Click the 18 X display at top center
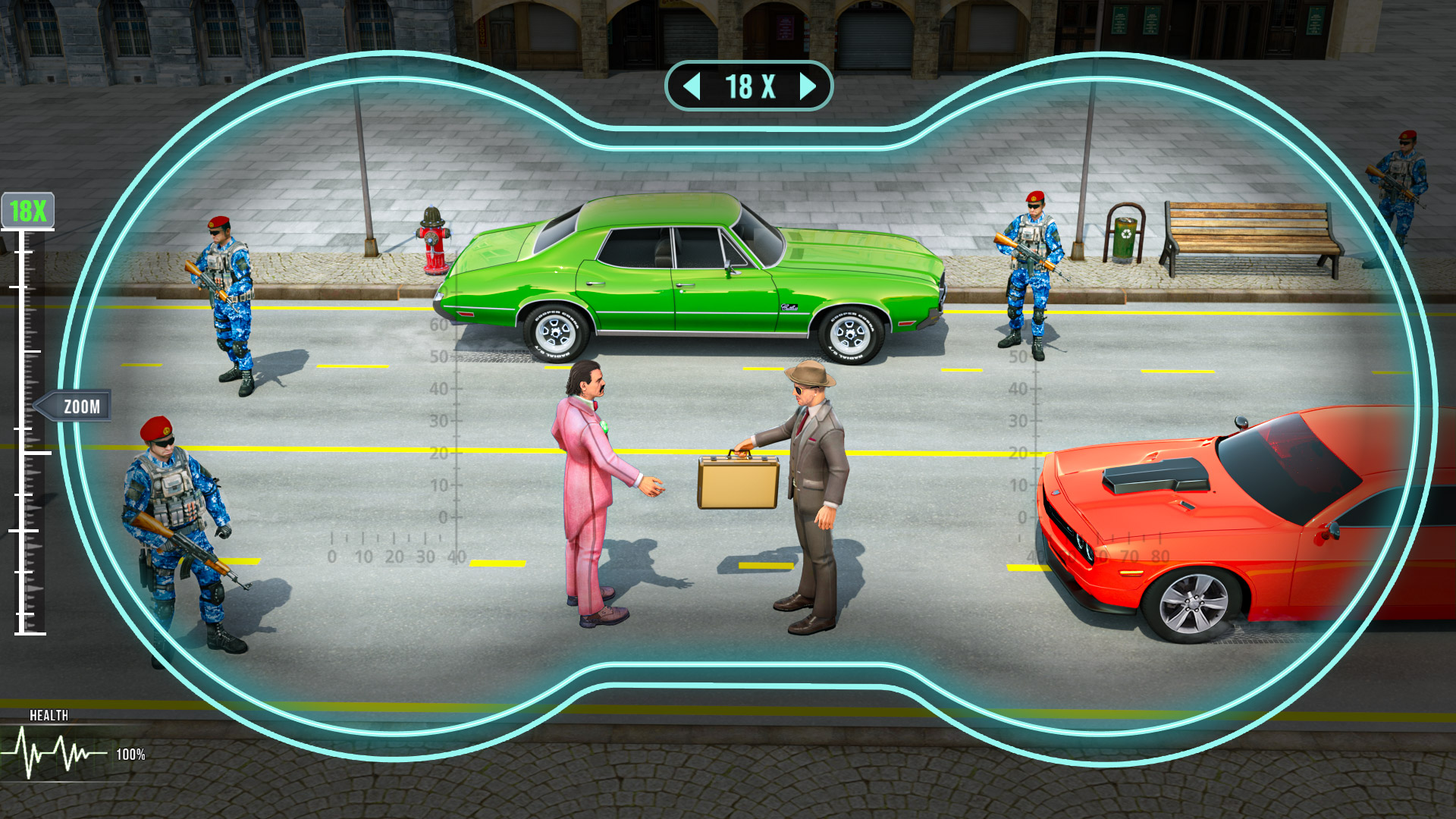The width and height of the screenshot is (1456, 819). pyautogui.click(x=748, y=86)
